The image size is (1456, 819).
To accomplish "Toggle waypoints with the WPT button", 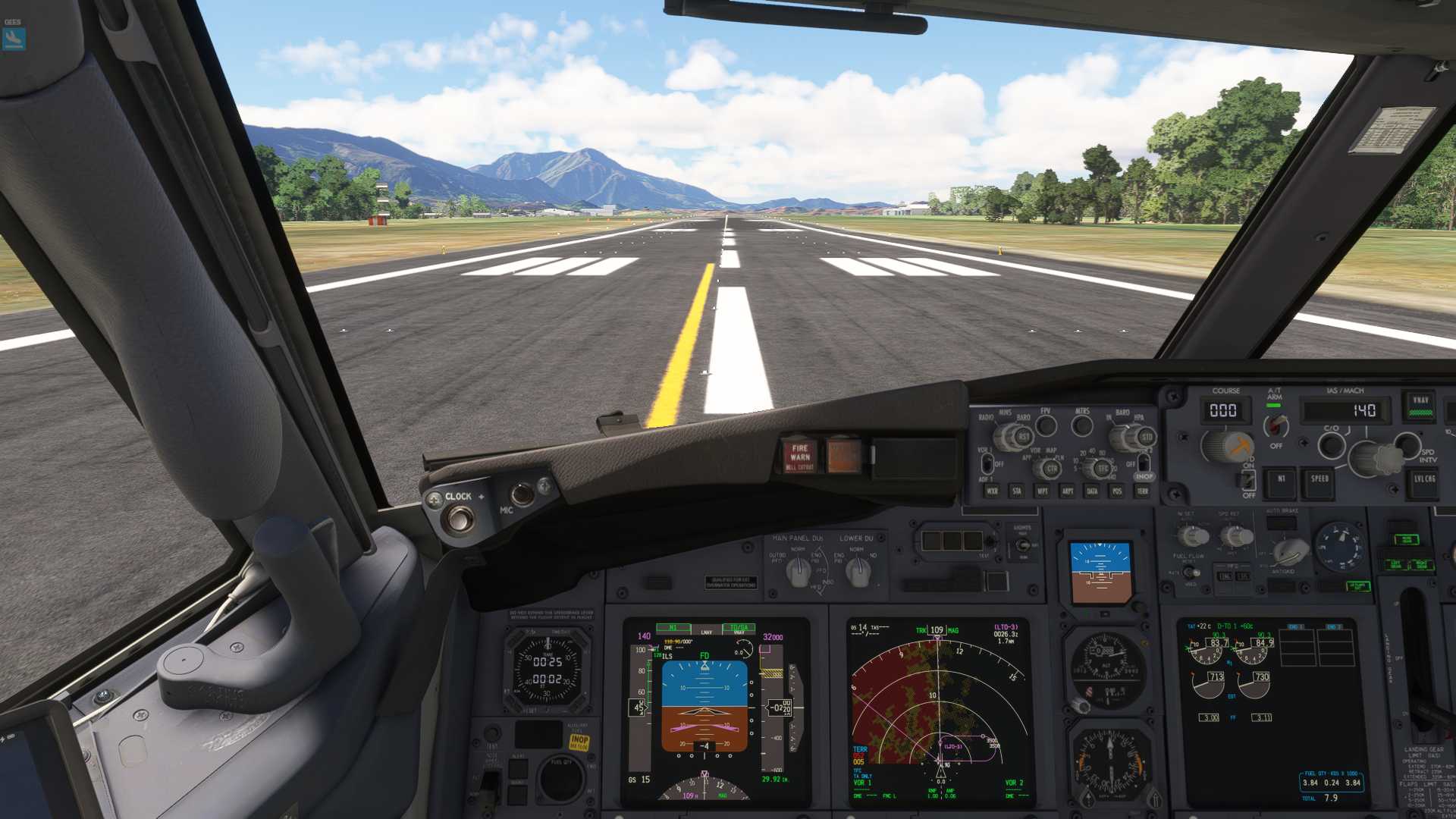I will [x=1043, y=491].
